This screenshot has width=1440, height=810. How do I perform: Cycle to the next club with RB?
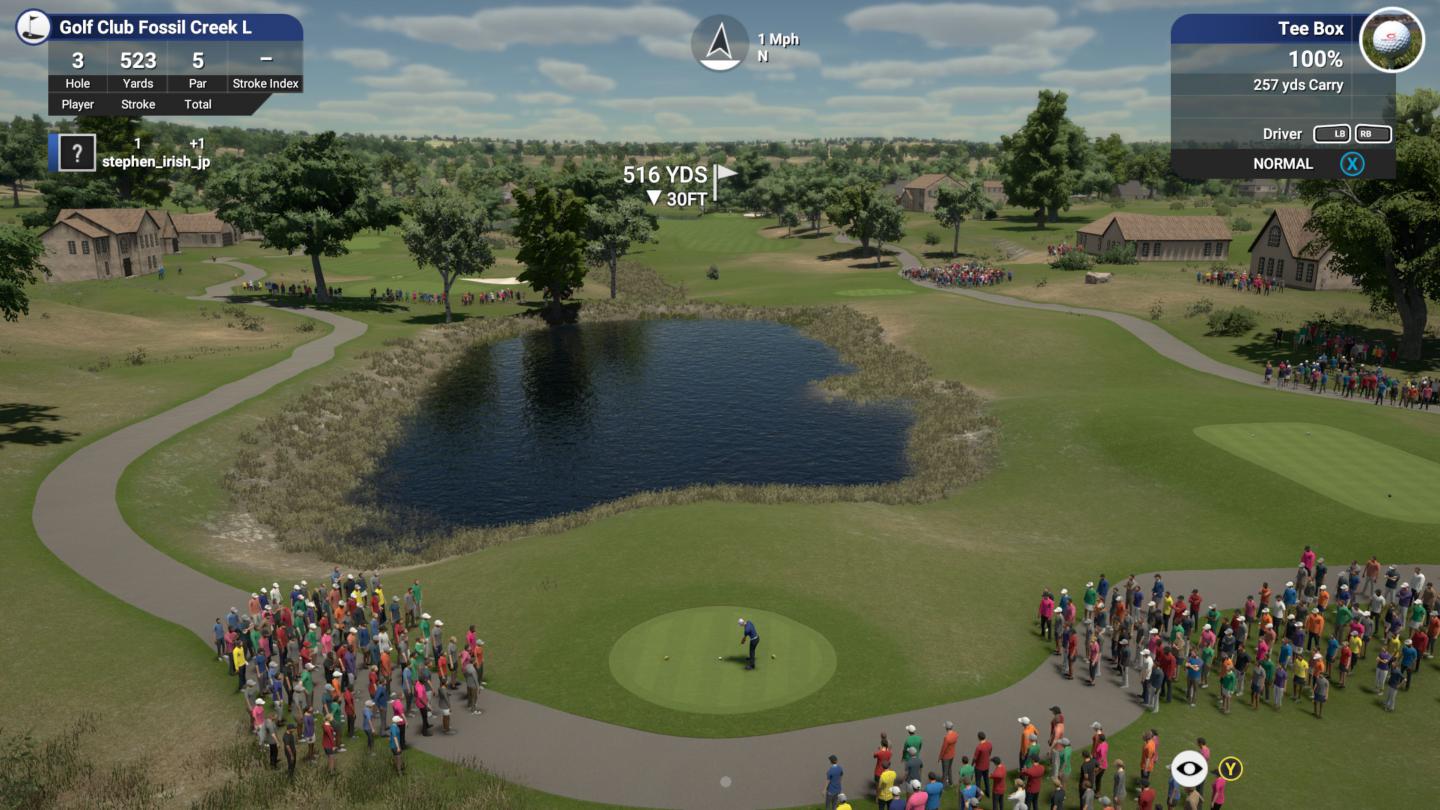1375,133
